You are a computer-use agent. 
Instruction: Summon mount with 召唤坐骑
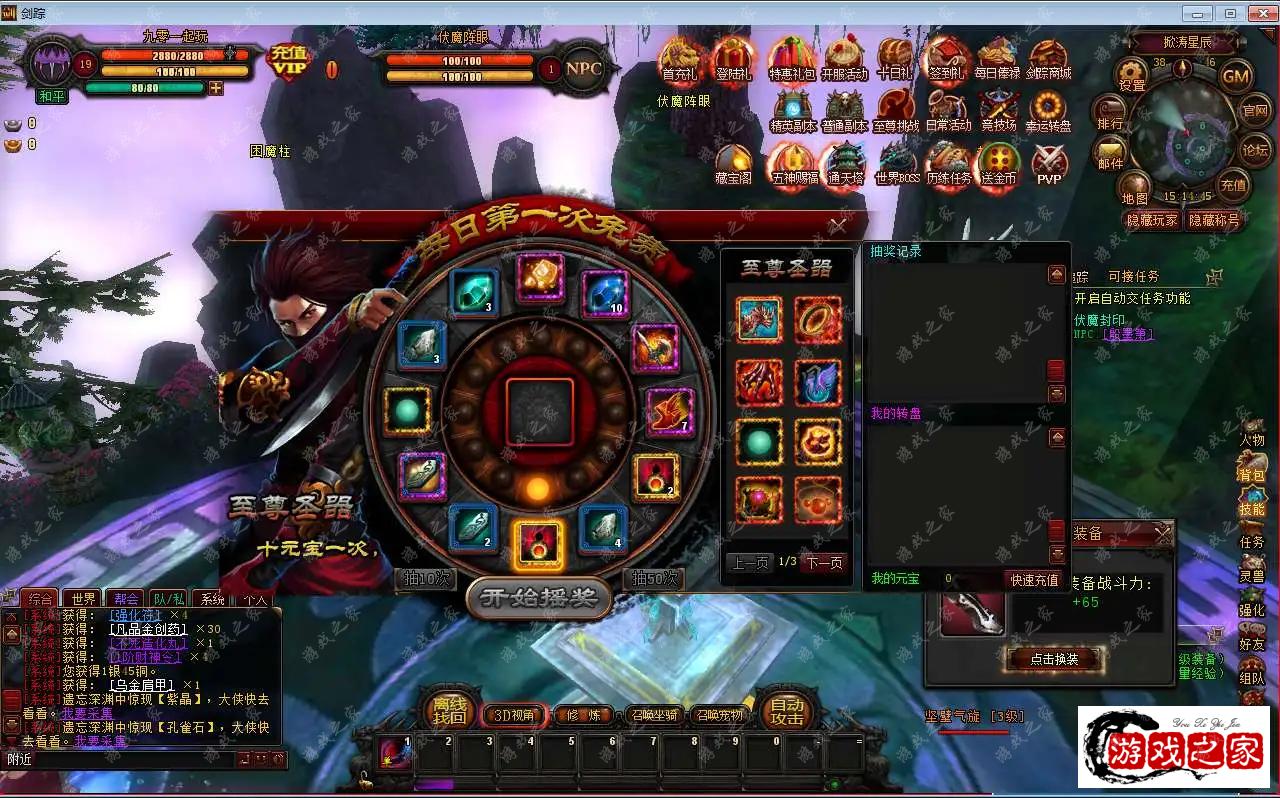click(x=655, y=715)
